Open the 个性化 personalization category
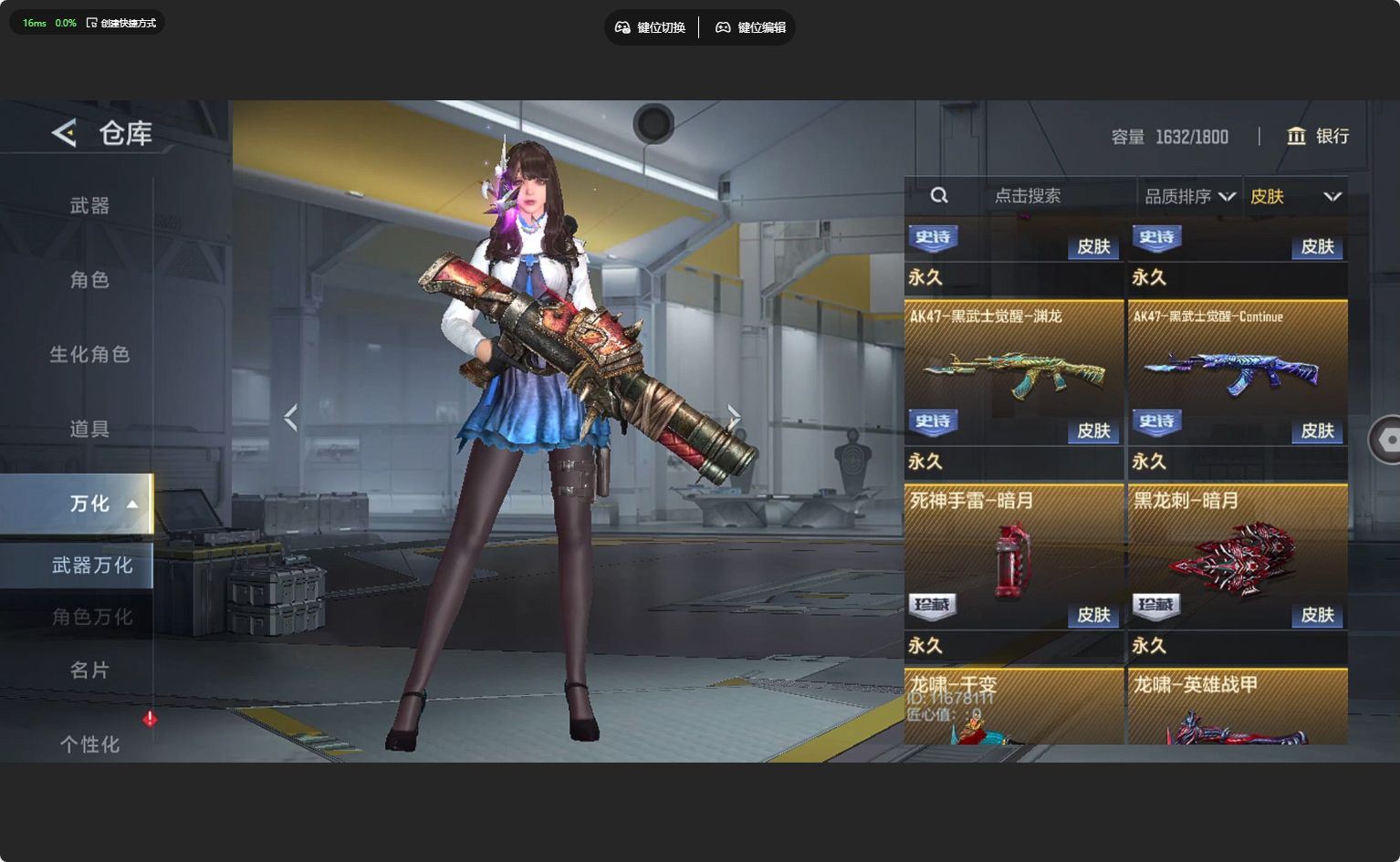Image resolution: width=1400 pixels, height=862 pixels. pos(89,744)
